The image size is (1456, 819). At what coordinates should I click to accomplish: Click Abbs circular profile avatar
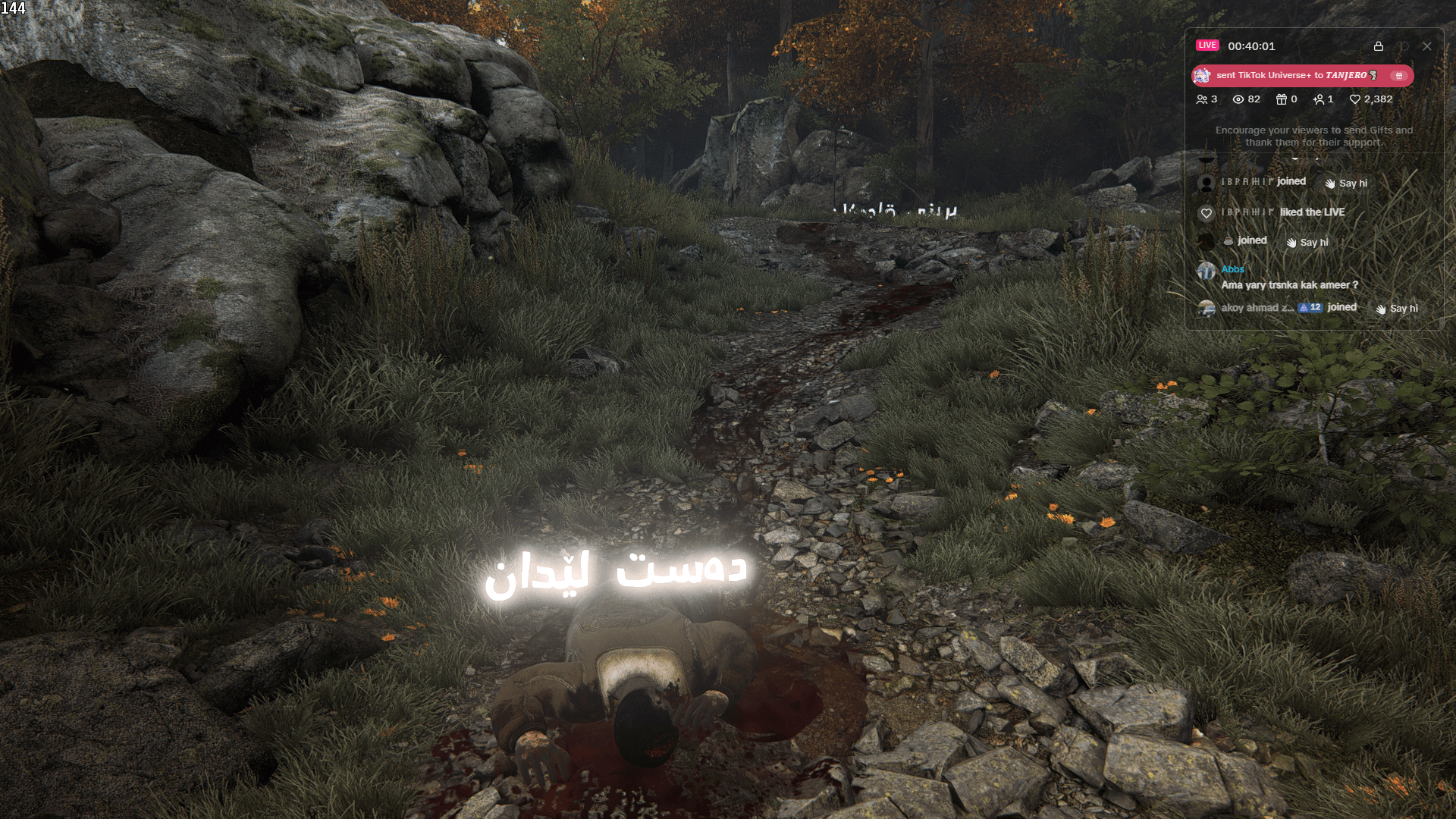click(1206, 271)
